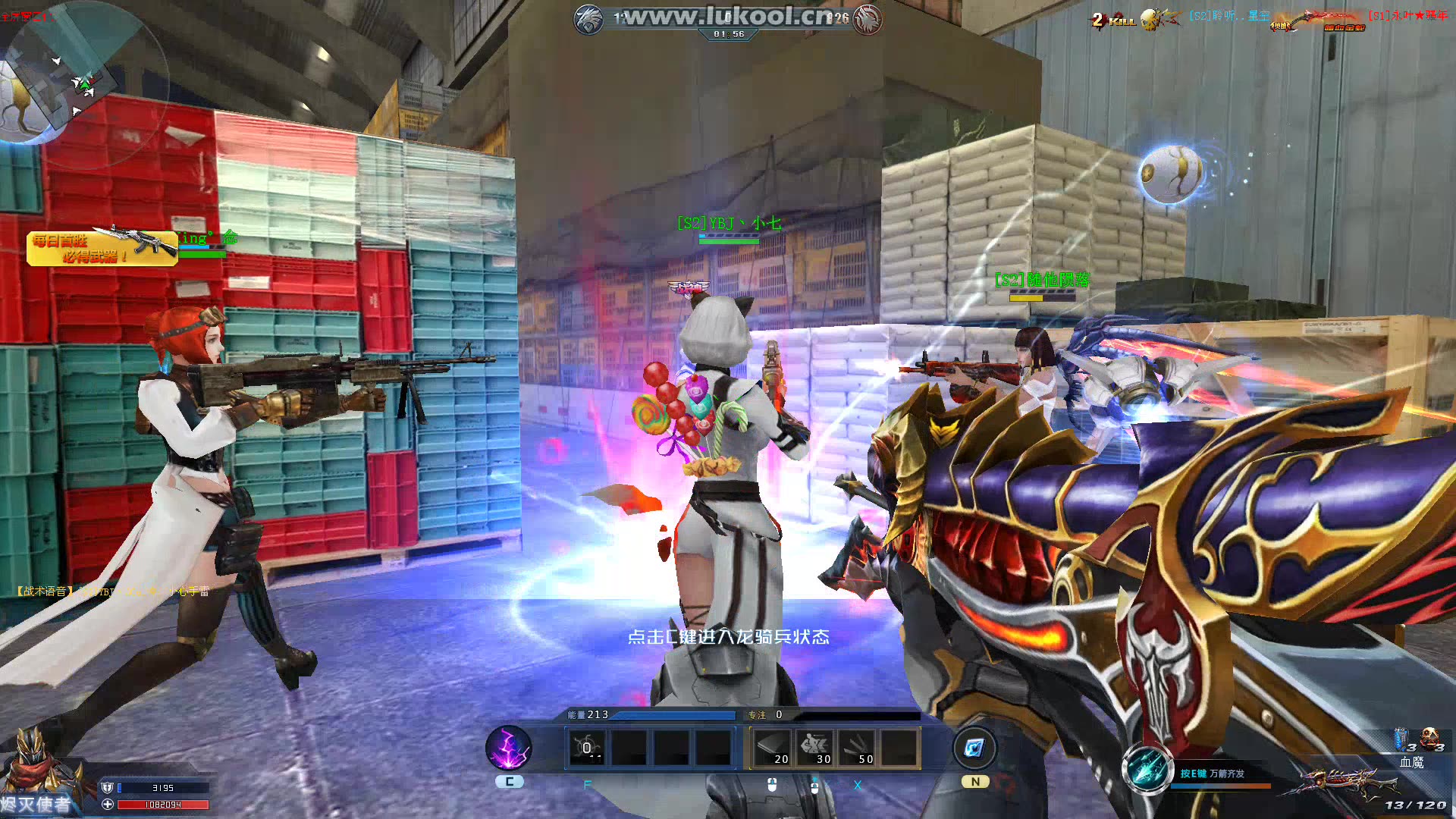Use the dash skill costing 30

coord(814,748)
